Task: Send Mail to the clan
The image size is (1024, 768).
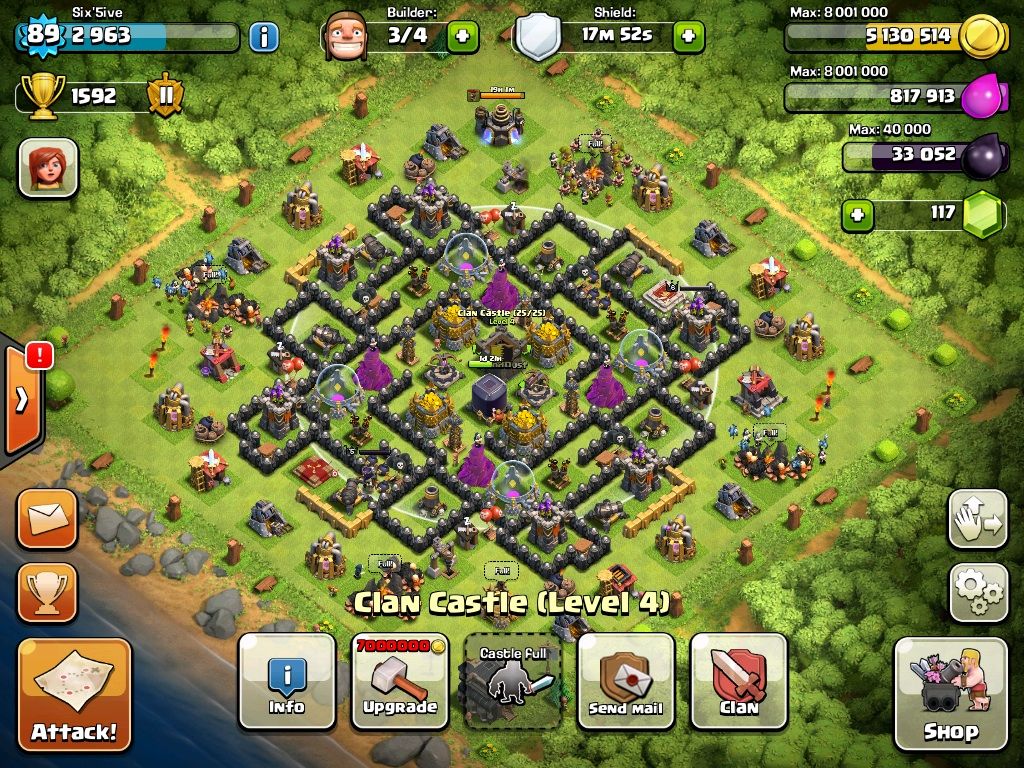Action: pyautogui.click(x=626, y=680)
